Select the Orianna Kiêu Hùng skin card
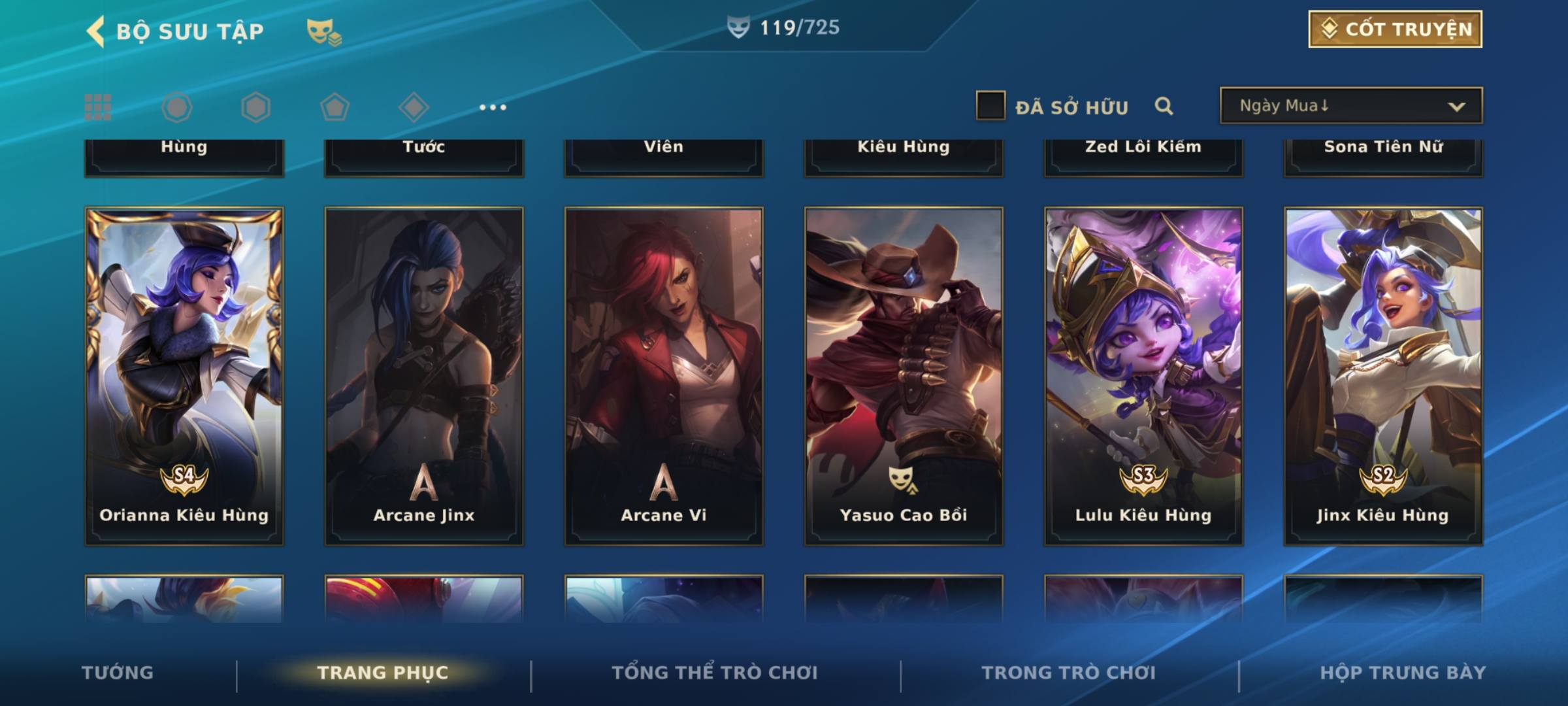The width and height of the screenshot is (1568, 706). tap(184, 376)
